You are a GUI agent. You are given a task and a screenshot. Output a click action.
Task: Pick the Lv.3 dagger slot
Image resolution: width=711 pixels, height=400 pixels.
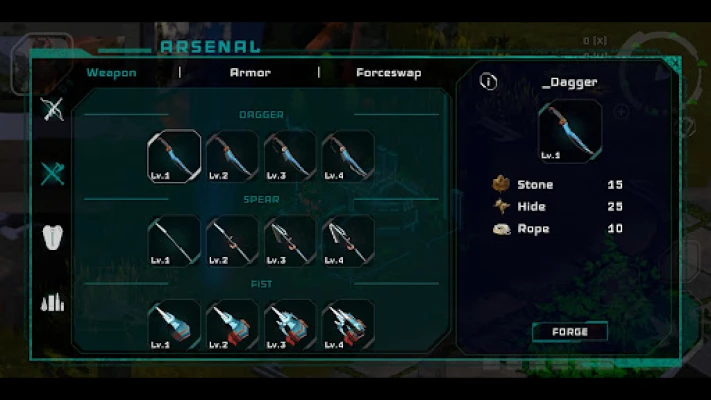[x=290, y=156]
